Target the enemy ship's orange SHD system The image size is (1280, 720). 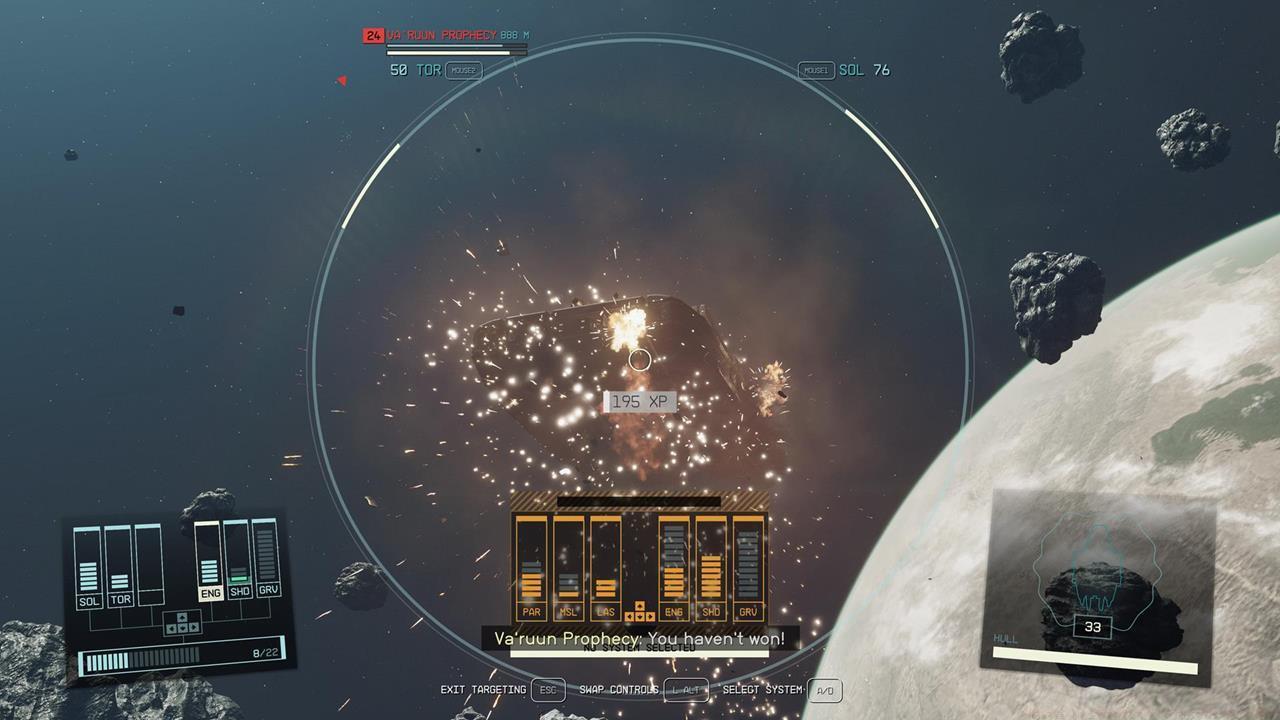[711, 567]
